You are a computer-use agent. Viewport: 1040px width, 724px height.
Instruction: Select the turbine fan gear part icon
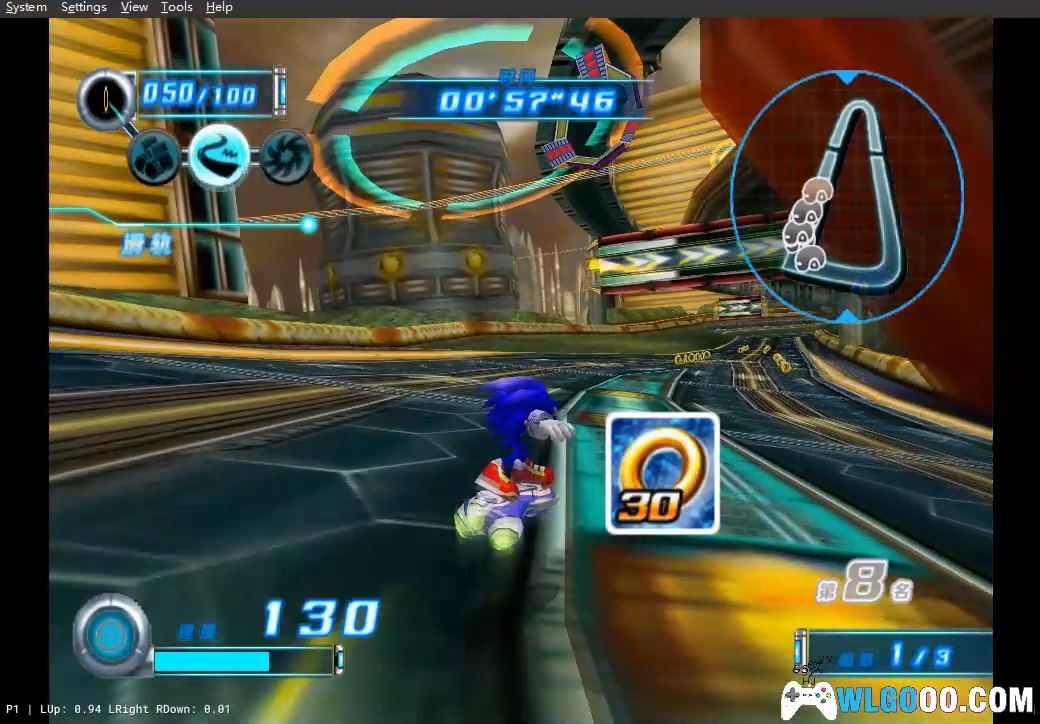(x=286, y=156)
